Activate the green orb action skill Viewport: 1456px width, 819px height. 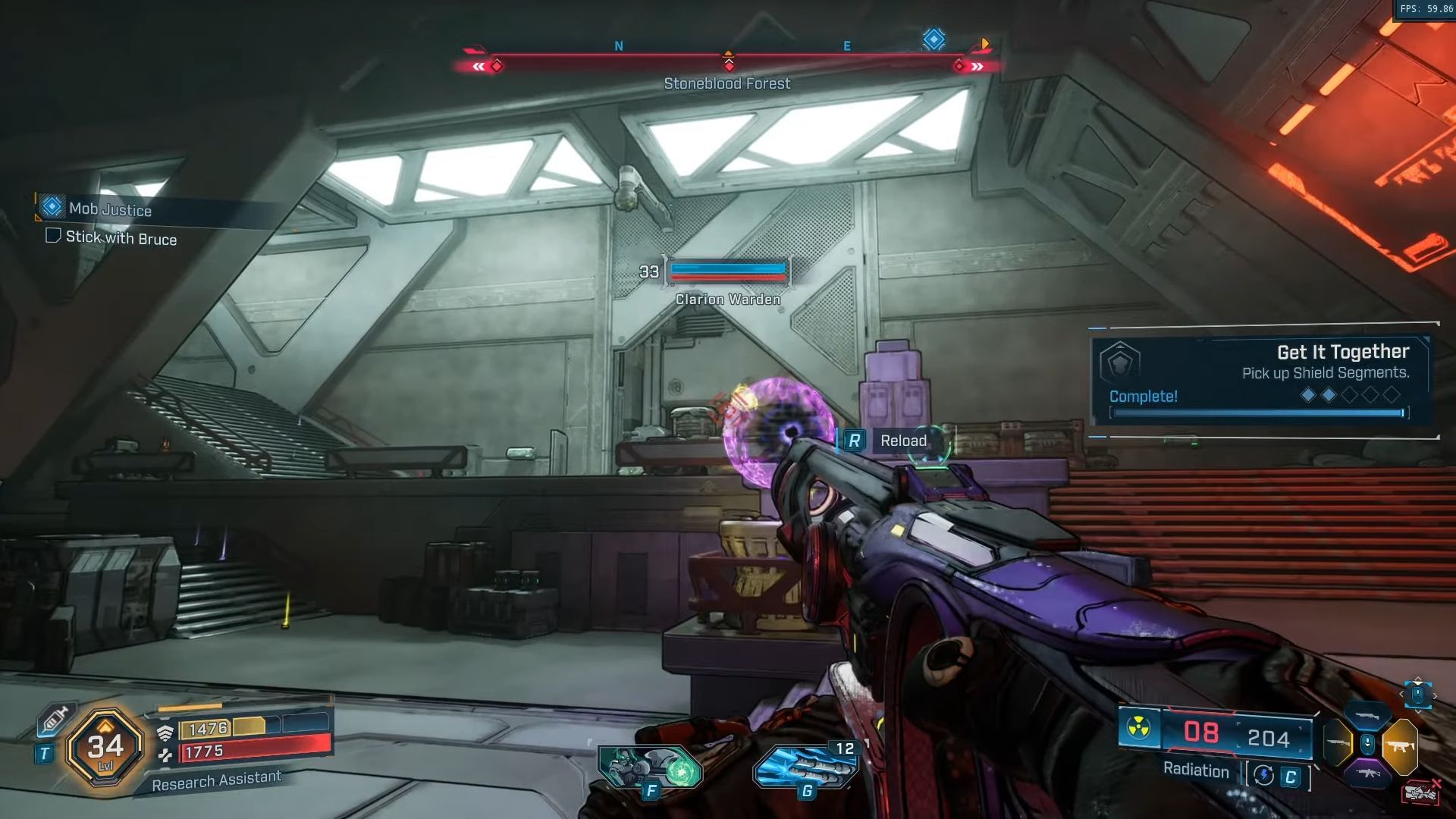tap(651, 767)
